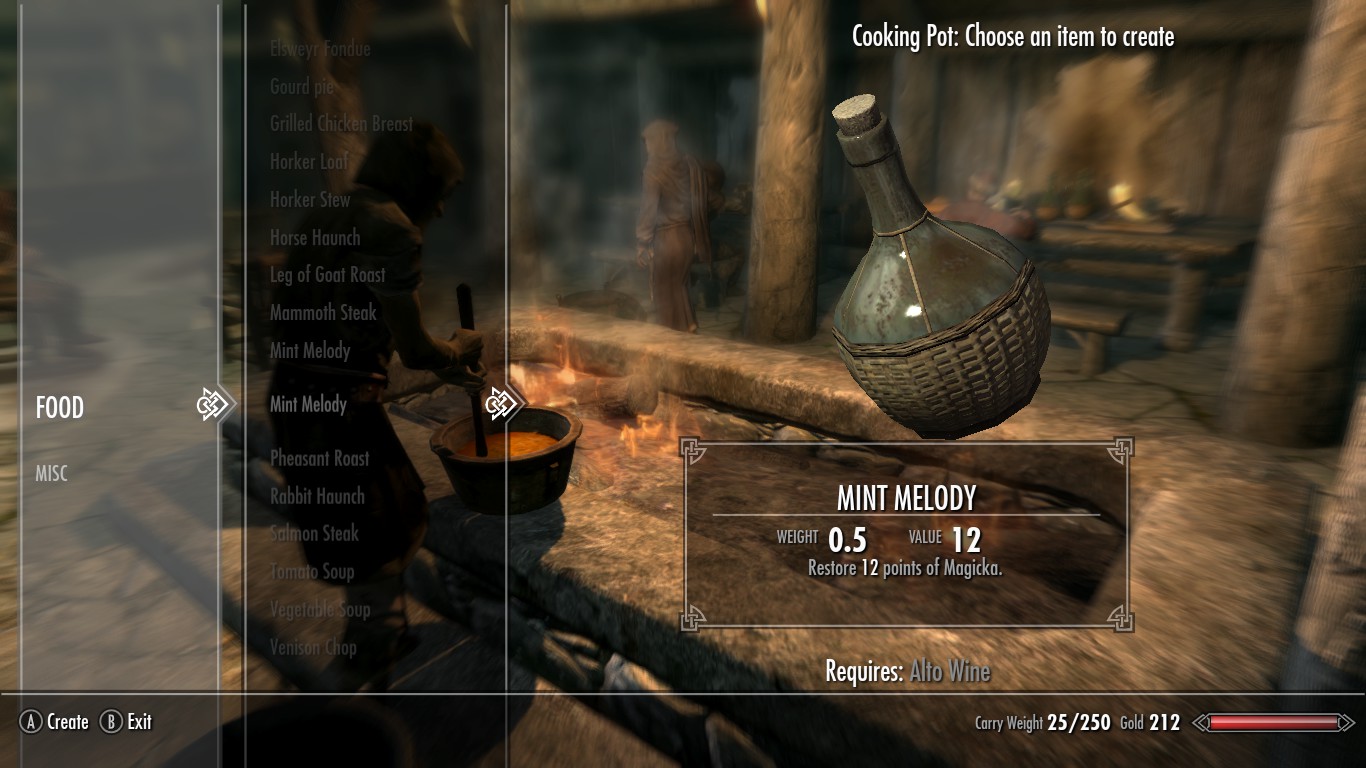Select the FOOD category
Image resolution: width=1366 pixels, height=768 pixels.
pyautogui.click(x=60, y=408)
